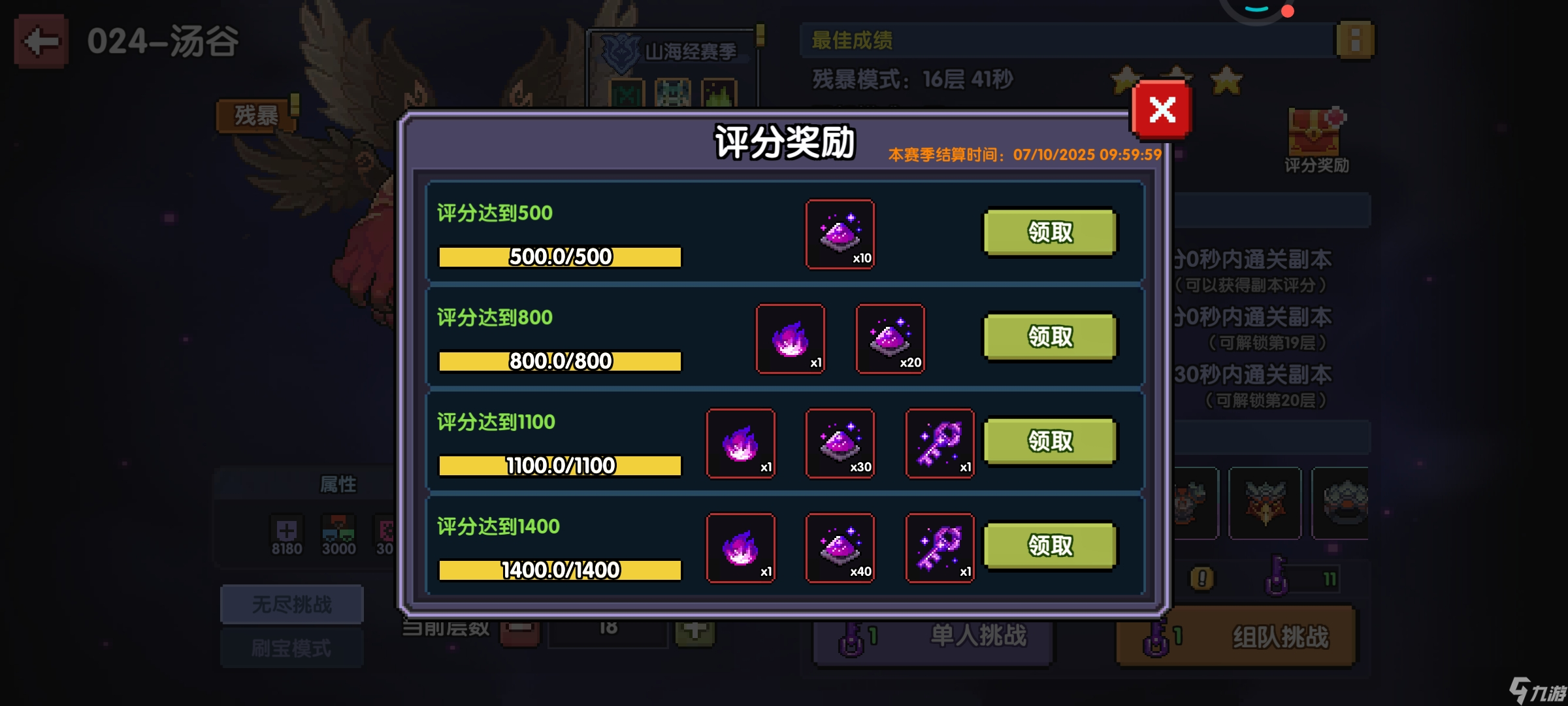Viewport: 1568px width, 706px height.
Task: Select the purple flame reward in 800-score row
Action: pos(790,339)
